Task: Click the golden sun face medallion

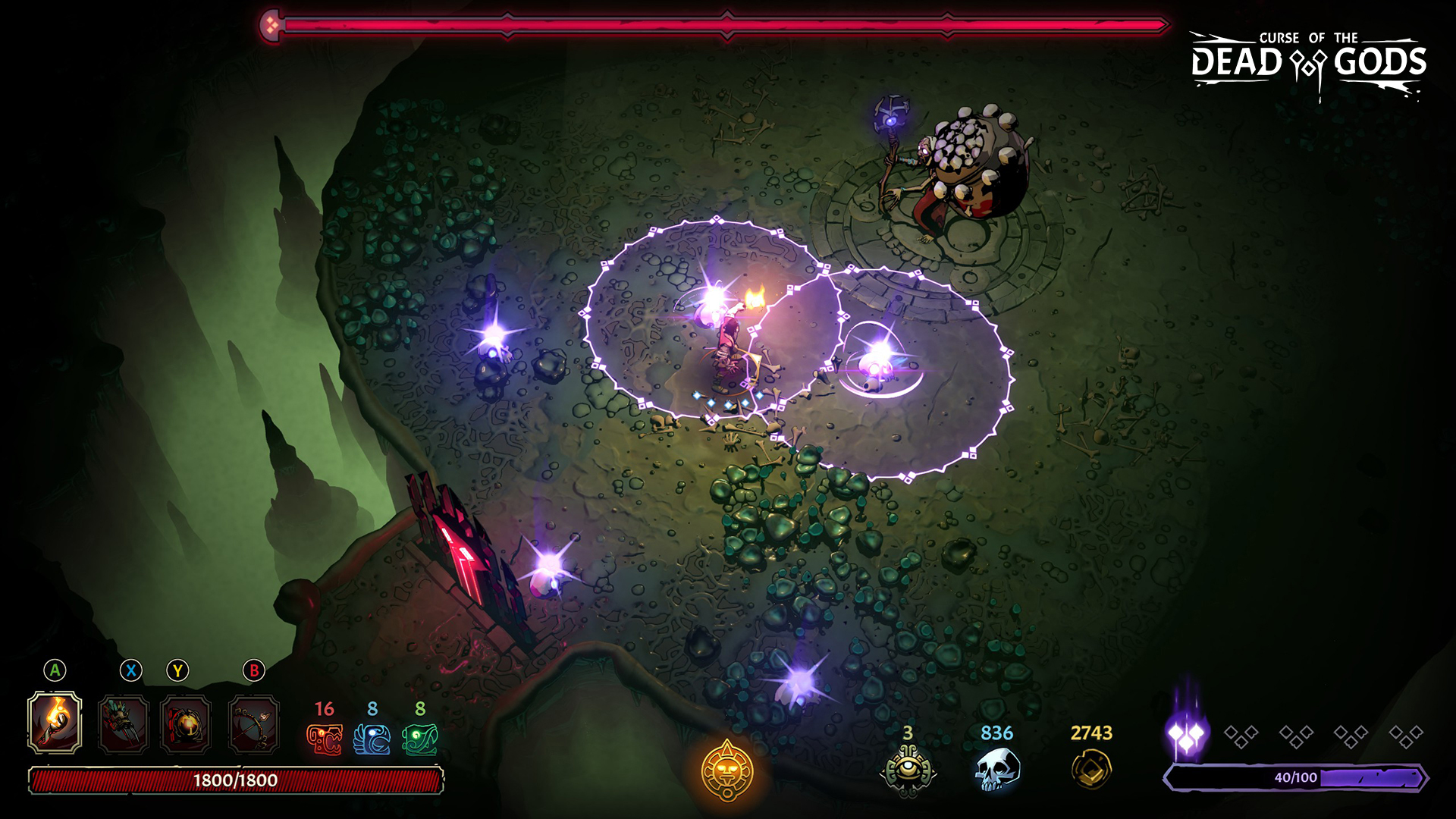Action: [x=727, y=771]
